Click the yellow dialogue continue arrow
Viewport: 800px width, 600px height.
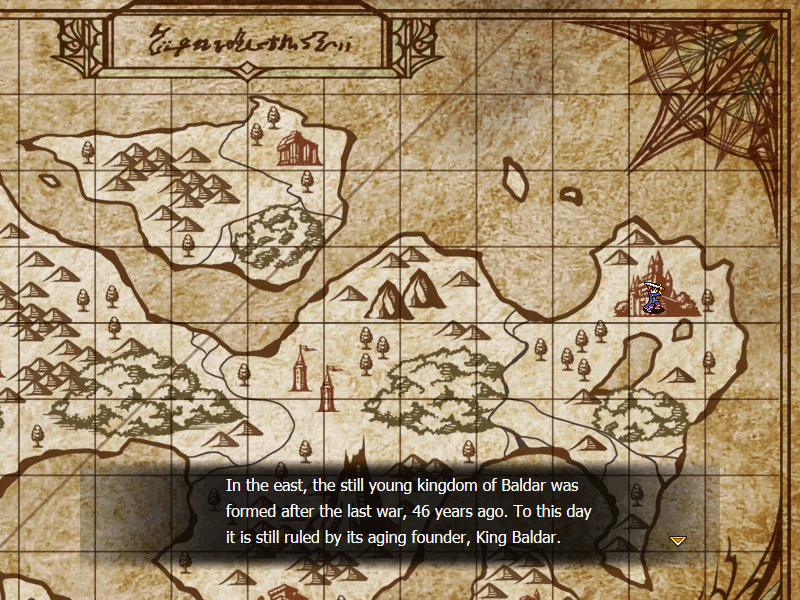pos(677,540)
